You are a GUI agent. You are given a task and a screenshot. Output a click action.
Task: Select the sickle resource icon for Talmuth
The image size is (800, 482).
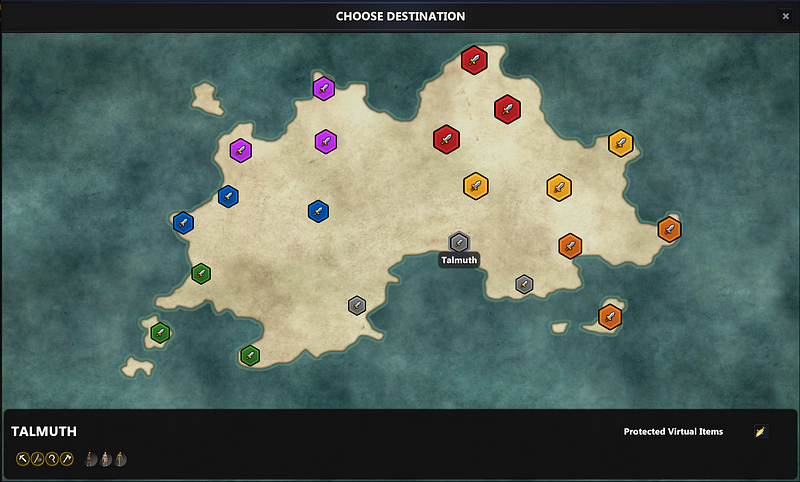52,459
